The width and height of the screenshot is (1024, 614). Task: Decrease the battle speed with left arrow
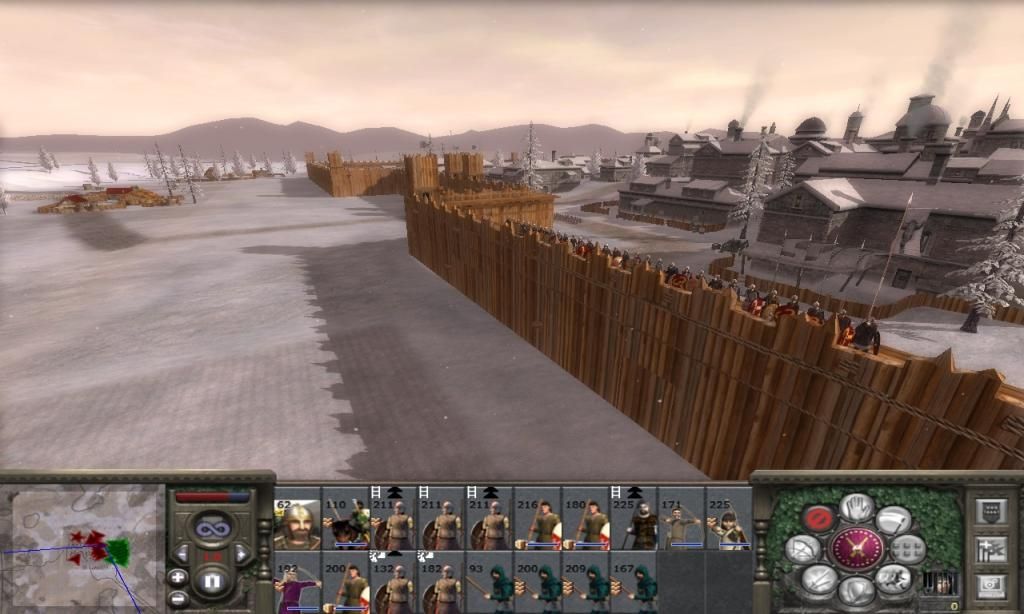tap(183, 553)
